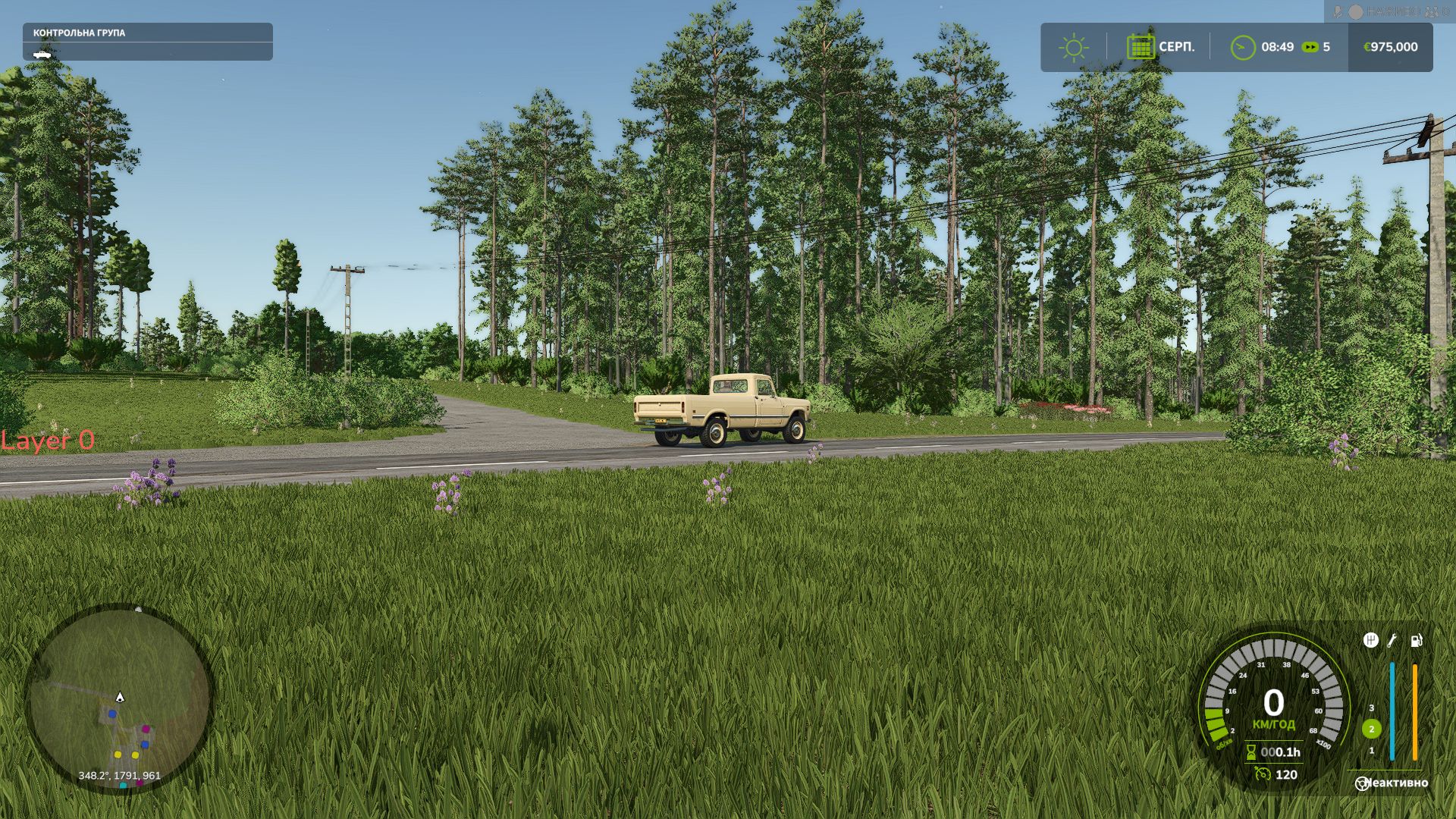This screenshot has height=819, width=1456.
Task: Select gear 2 on the gear indicator
Action: click(1372, 730)
